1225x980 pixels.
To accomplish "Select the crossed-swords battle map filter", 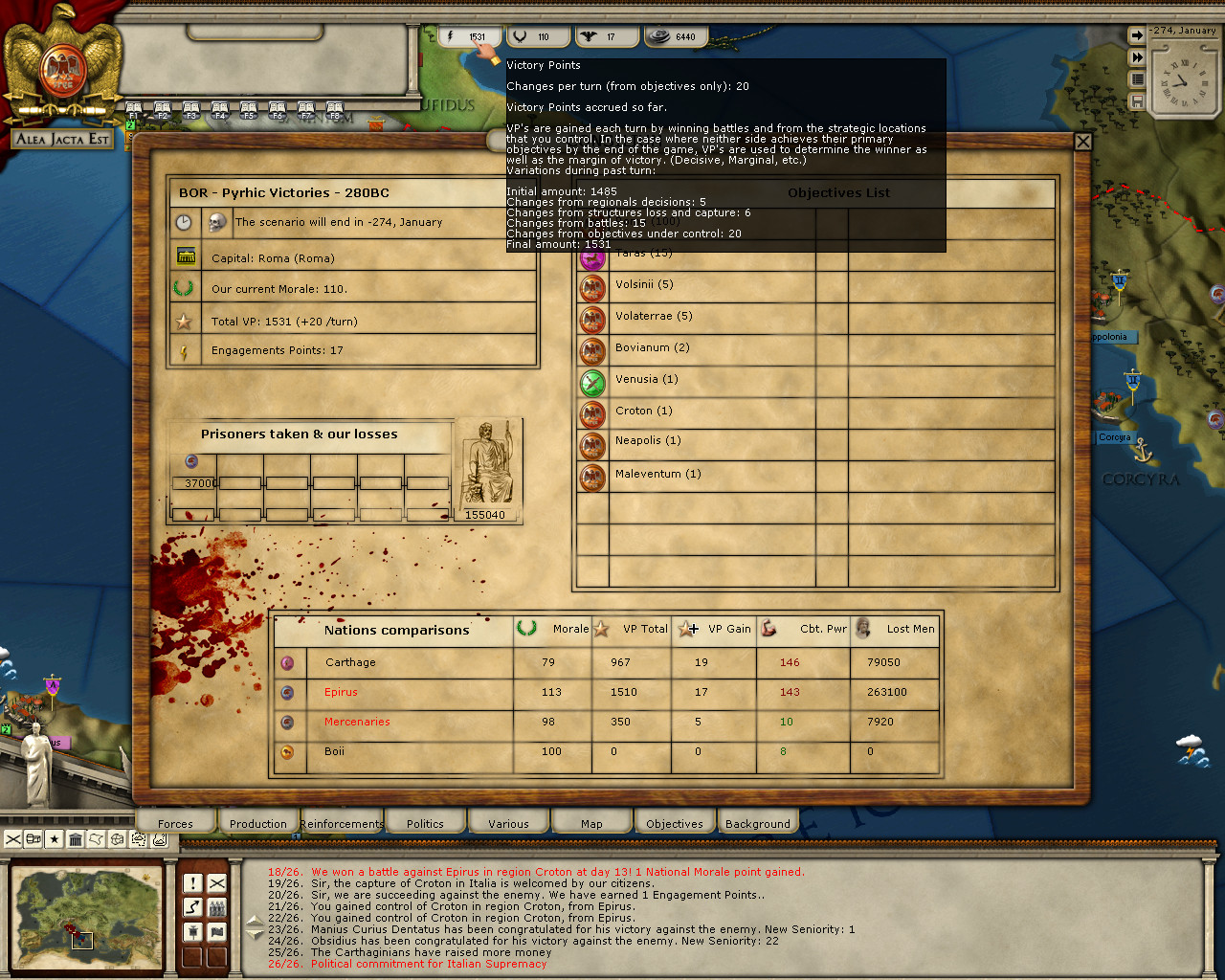I will point(13,839).
